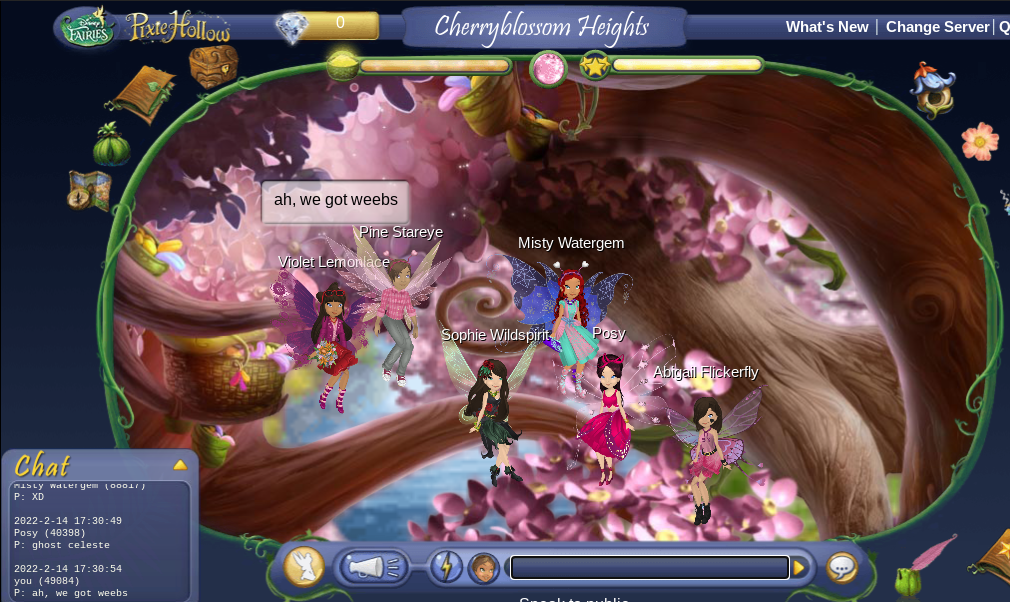The width and height of the screenshot is (1010, 602).
Task: Focus the chat message input field
Action: click(649, 568)
